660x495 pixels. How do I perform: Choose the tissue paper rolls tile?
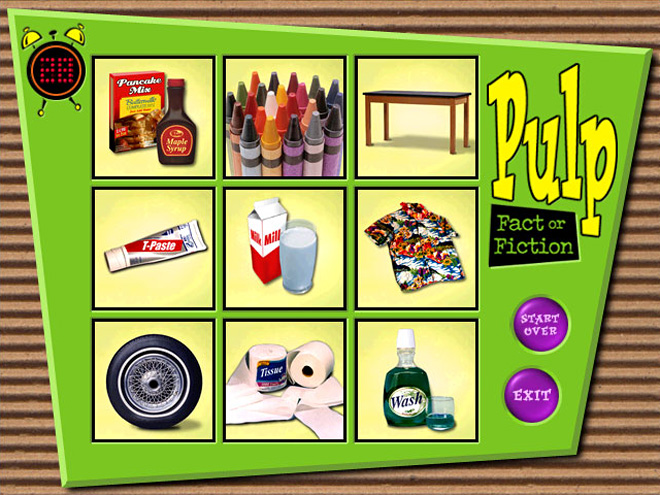click(285, 381)
